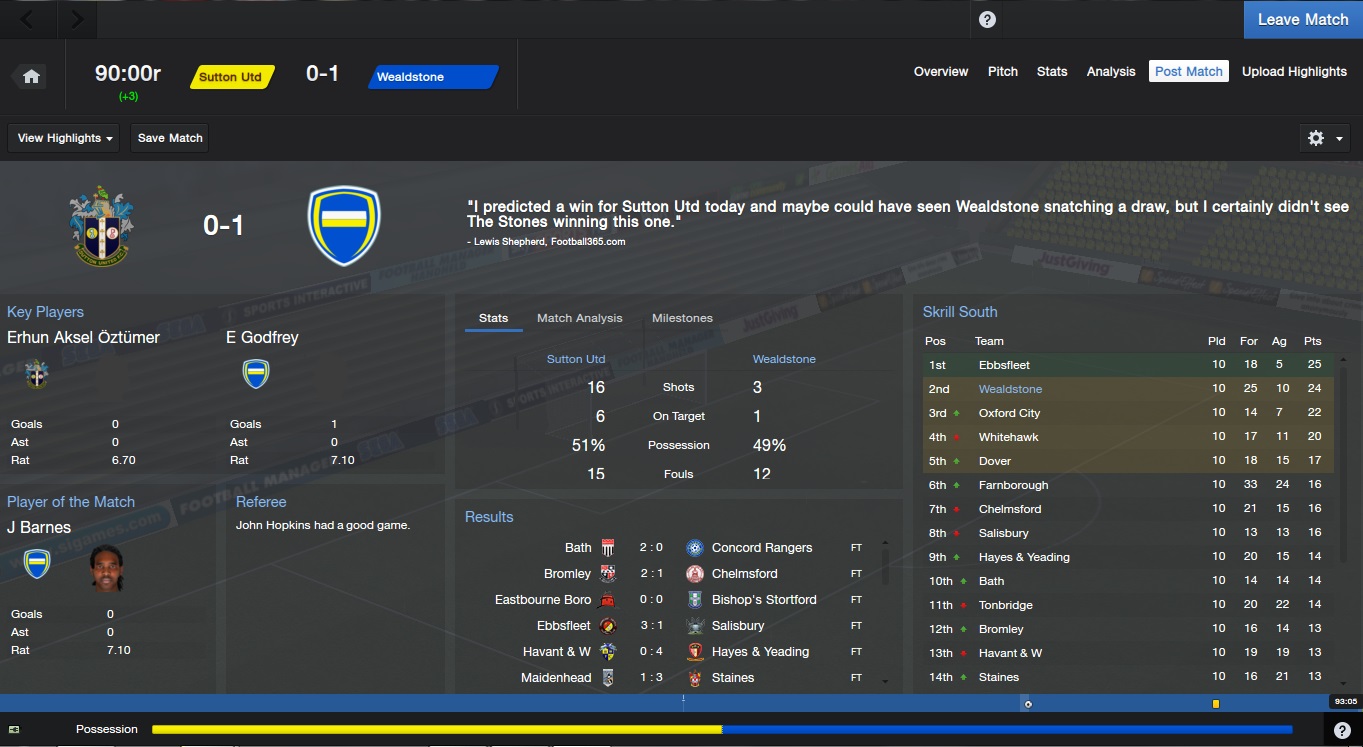Save Match using the button
This screenshot has height=747, width=1363.
pyautogui.click(x=170, y=138)
